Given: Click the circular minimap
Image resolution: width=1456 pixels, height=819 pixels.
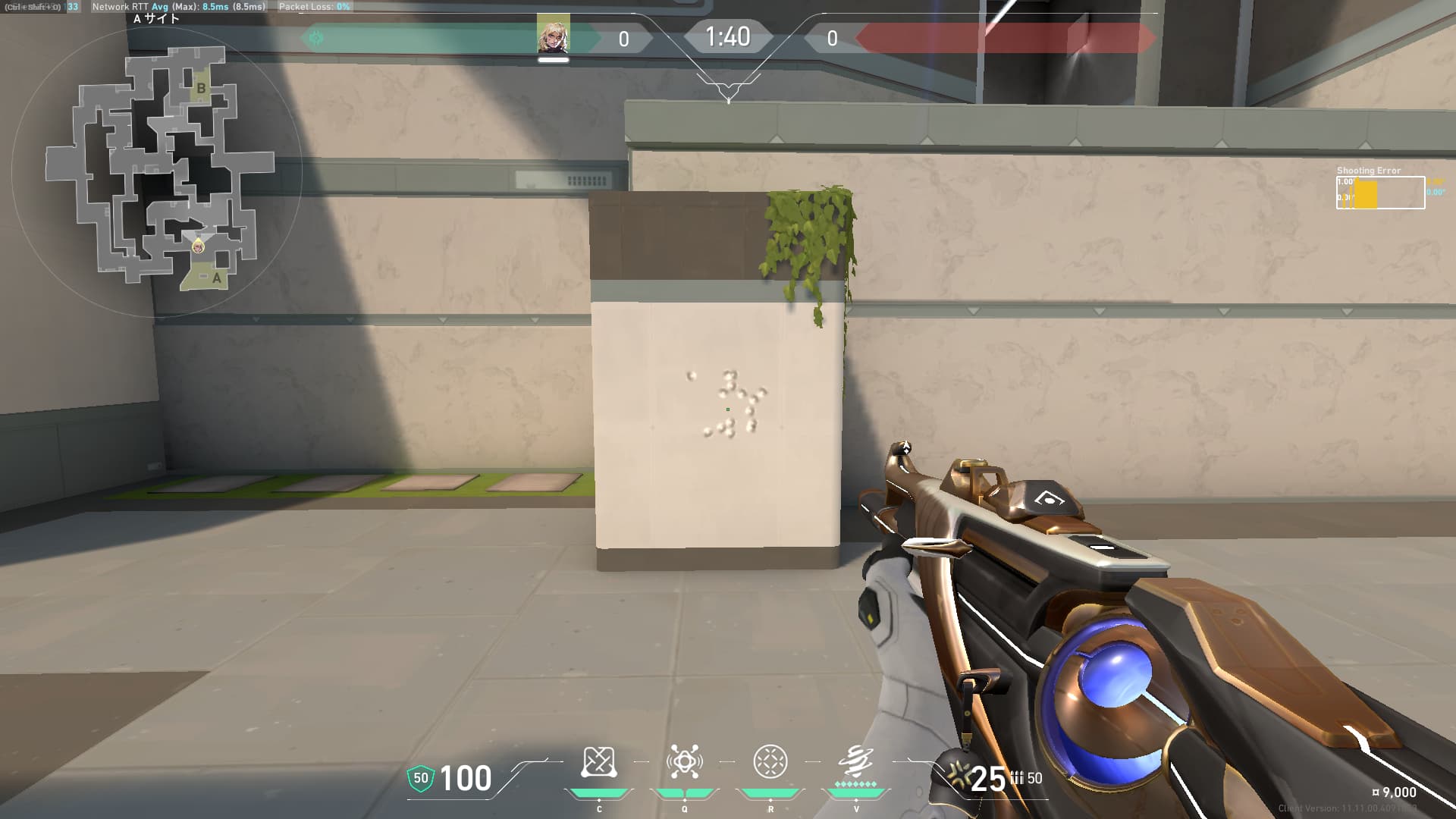Looking at the screenshot, I should click(157, 172).
